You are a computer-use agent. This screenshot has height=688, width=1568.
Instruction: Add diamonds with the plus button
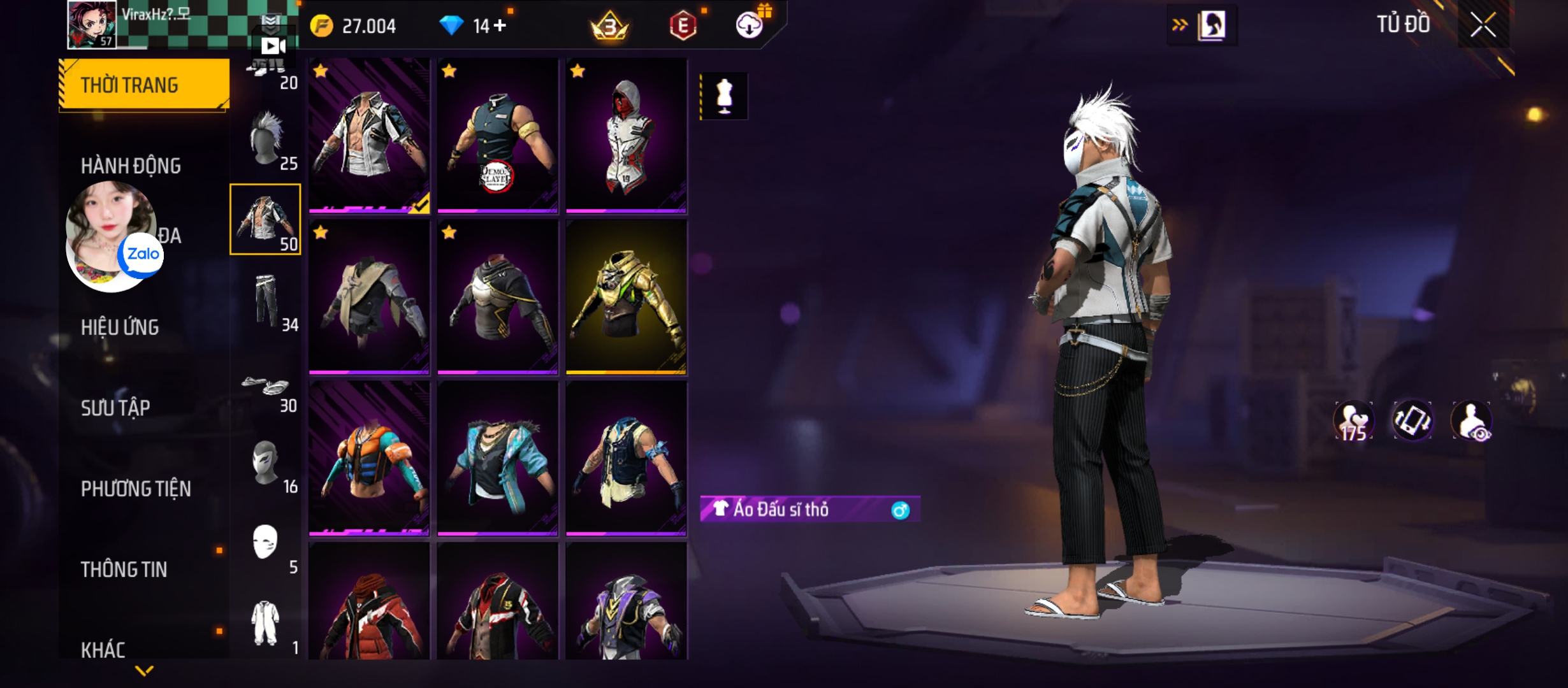point(500,25)
